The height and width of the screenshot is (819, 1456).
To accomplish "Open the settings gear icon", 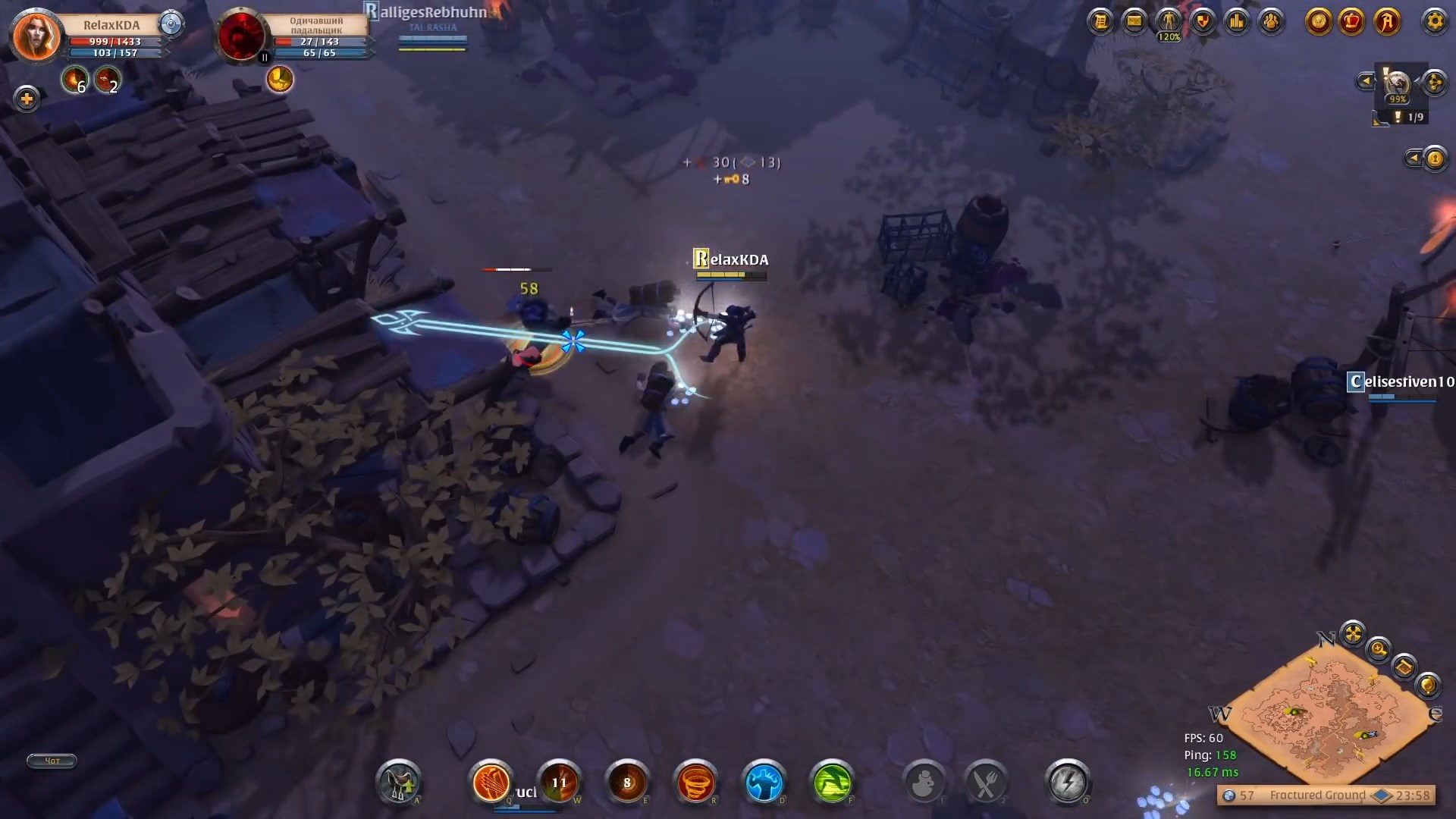I will point(1436,21).
